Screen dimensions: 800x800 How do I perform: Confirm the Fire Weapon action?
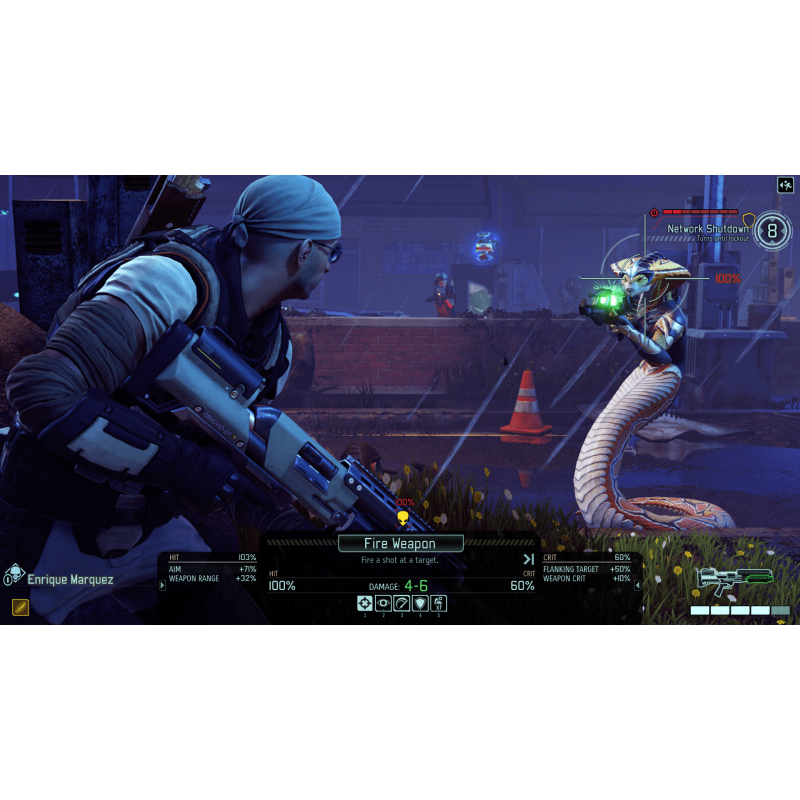[400, 544]
